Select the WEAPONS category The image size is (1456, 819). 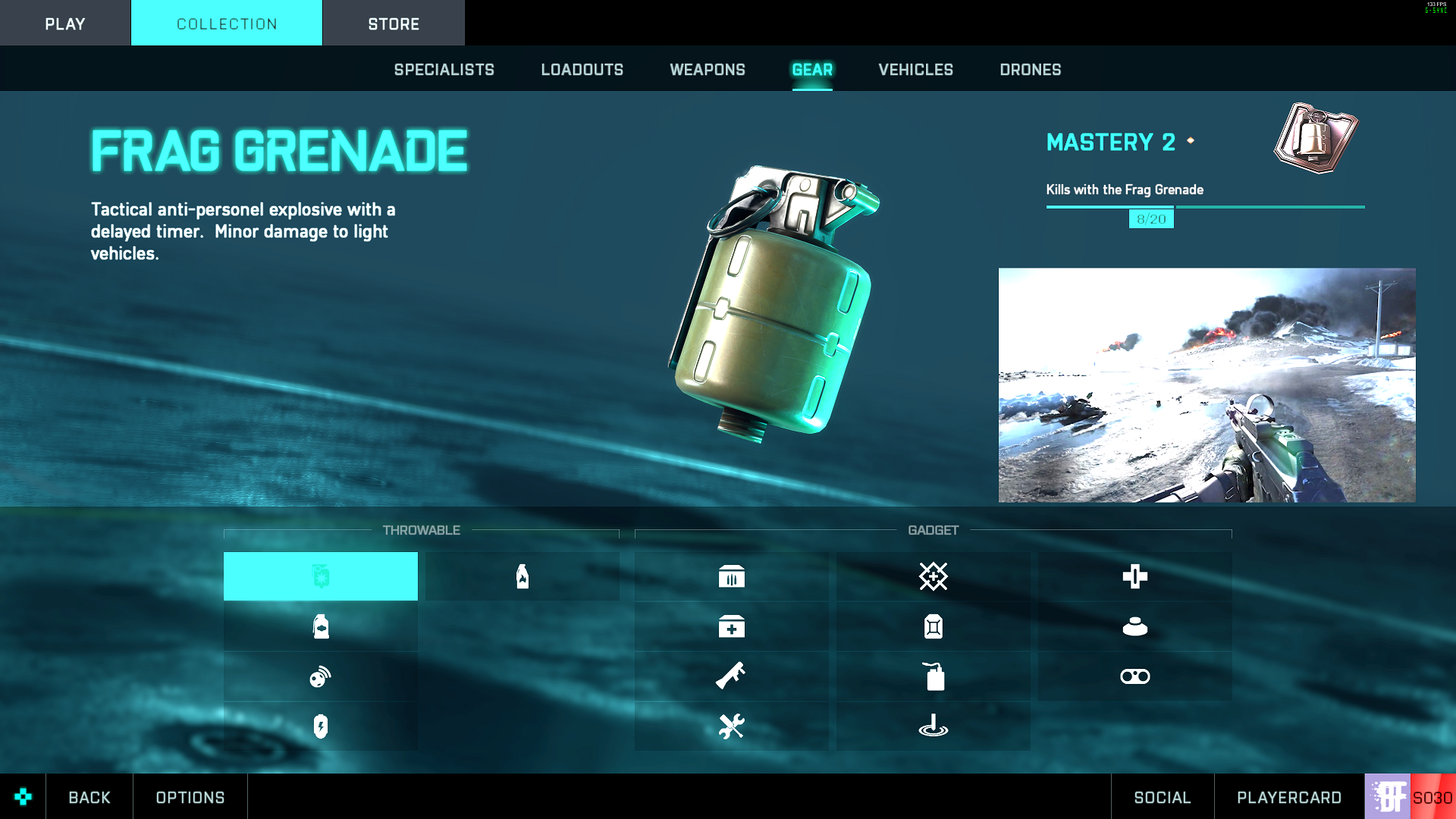[708, 70]
